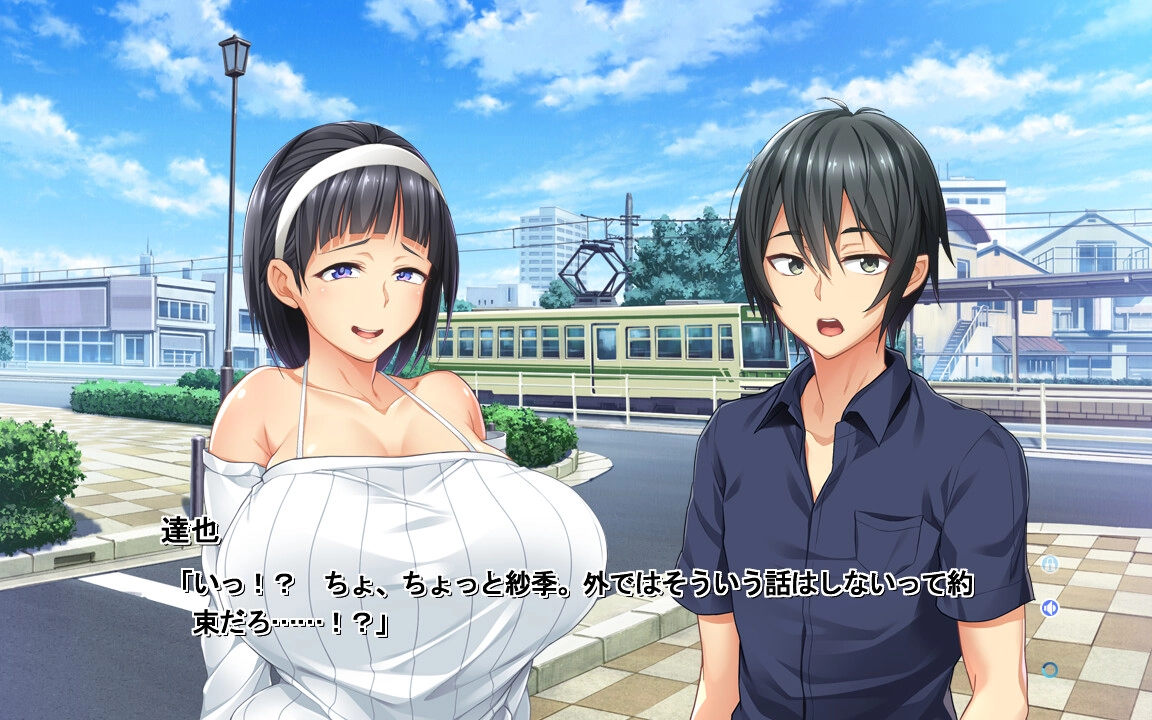Click the blue ring text-advance indicator

click(x=1050, y=669)
